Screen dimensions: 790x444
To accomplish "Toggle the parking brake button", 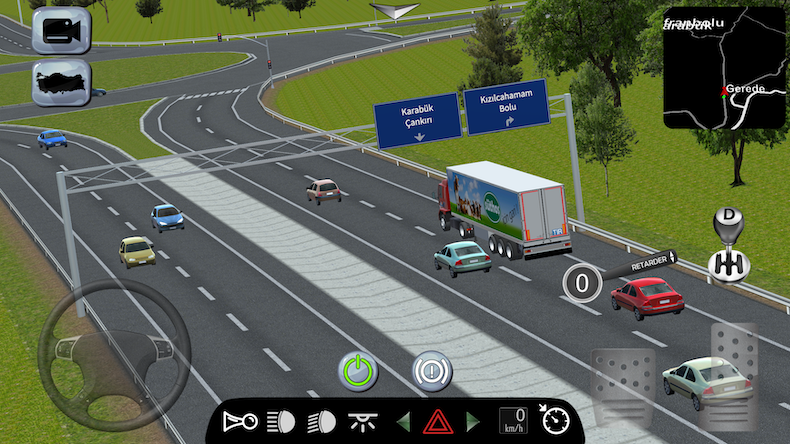I will coord(433,371).
